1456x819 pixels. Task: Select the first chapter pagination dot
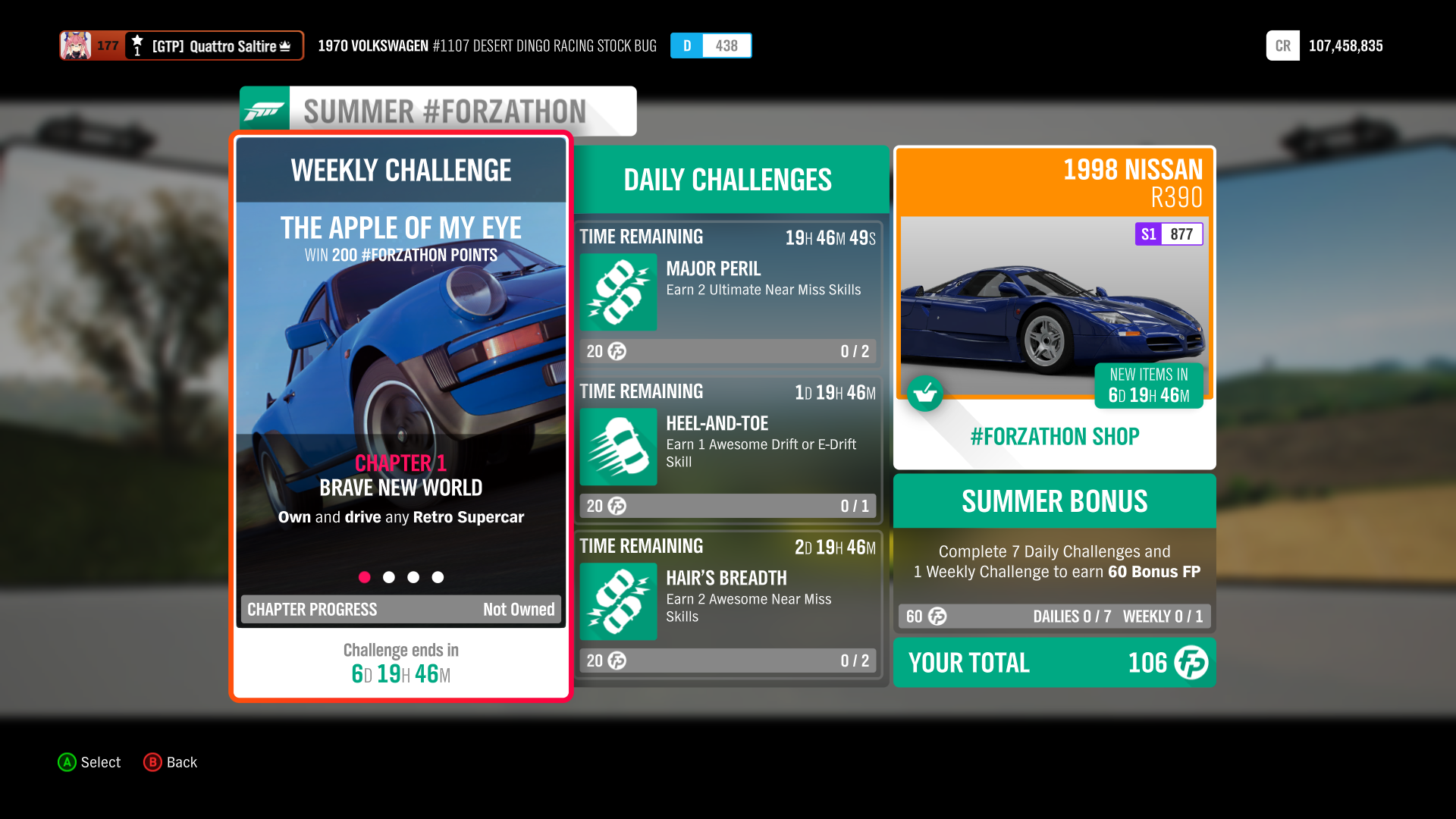point(365,577)
